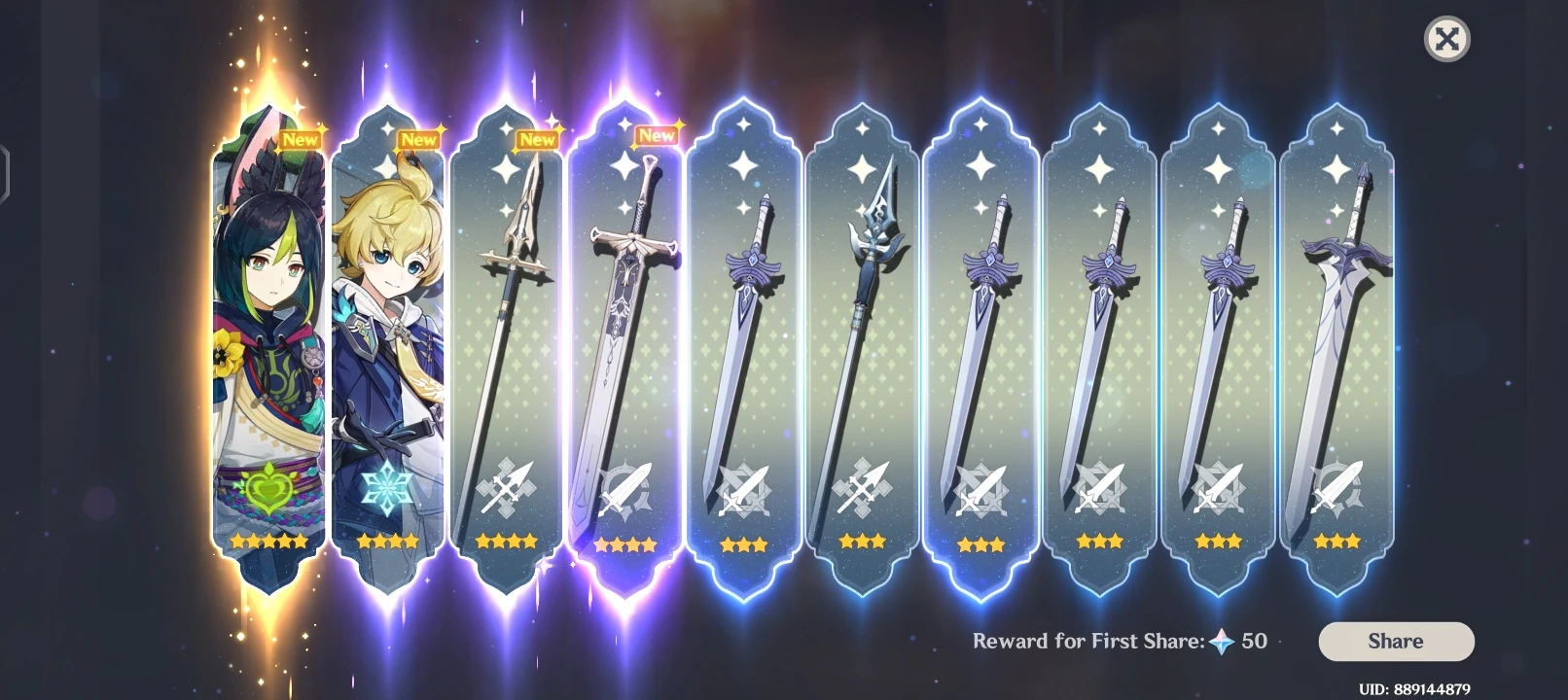
Task: Click the New badge above the 4-star polearm
Action: click(537, 139)
